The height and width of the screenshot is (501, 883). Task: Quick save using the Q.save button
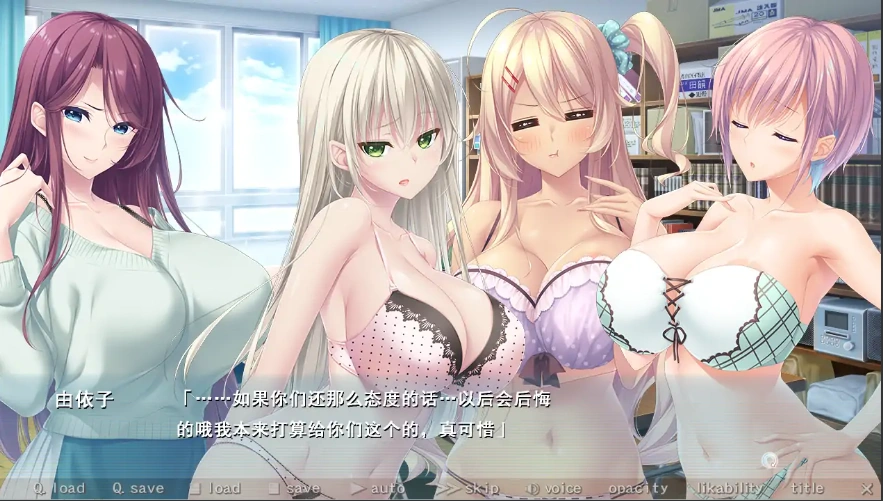pos(138,489)
